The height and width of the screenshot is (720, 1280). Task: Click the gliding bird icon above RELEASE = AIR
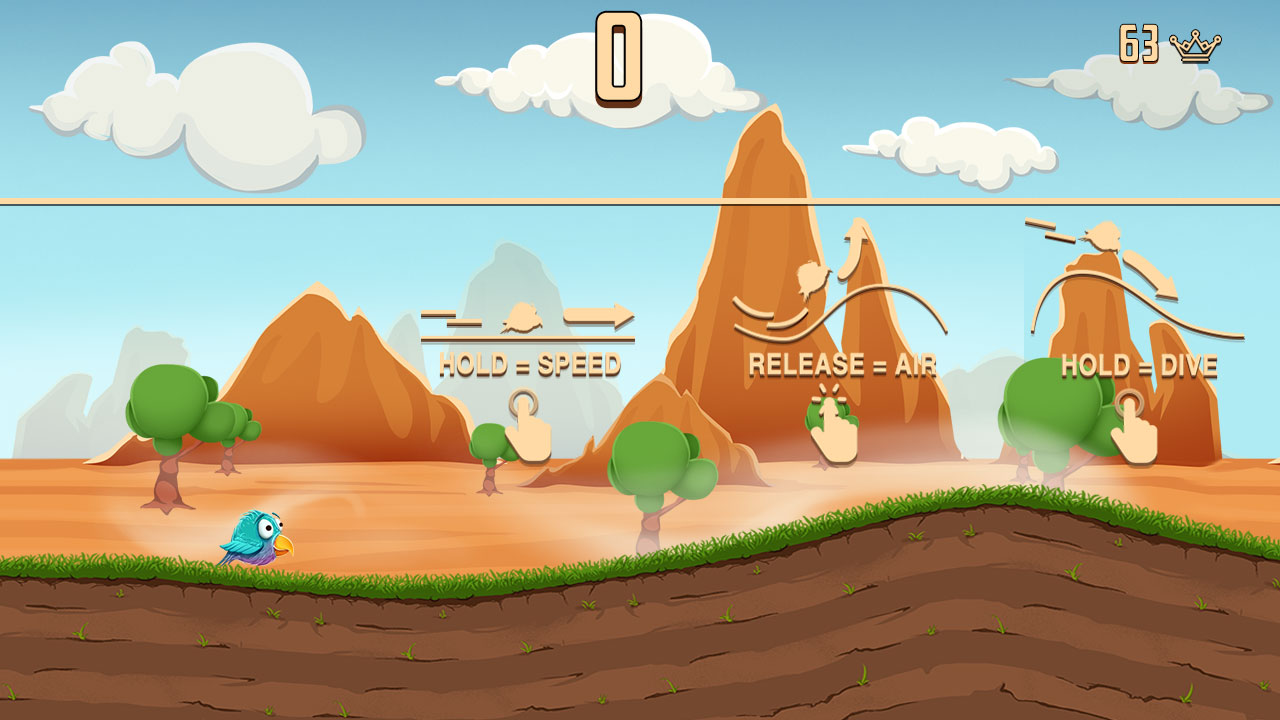click(x=812, y=278)
